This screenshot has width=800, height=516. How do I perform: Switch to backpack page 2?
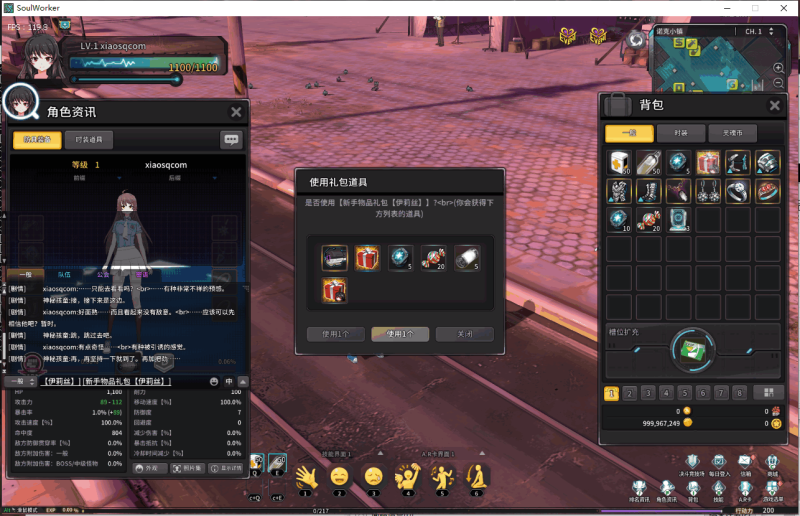point(628,393)
